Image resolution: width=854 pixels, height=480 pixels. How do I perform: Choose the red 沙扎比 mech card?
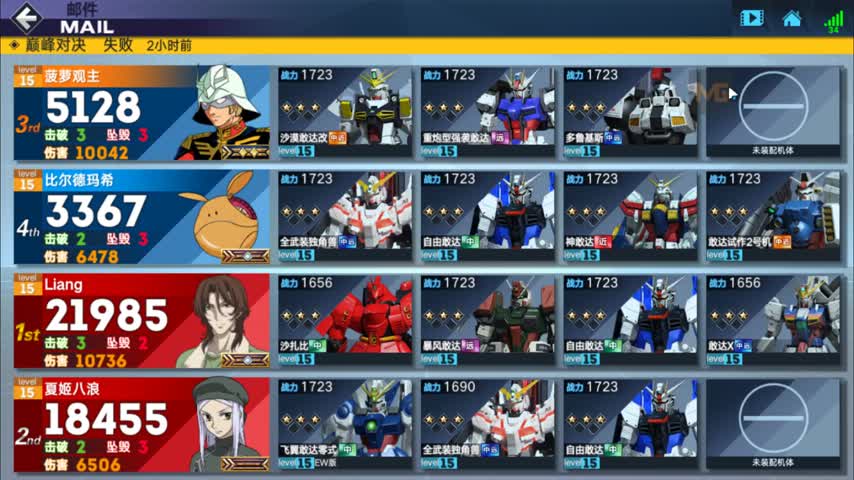coord(345,321)
